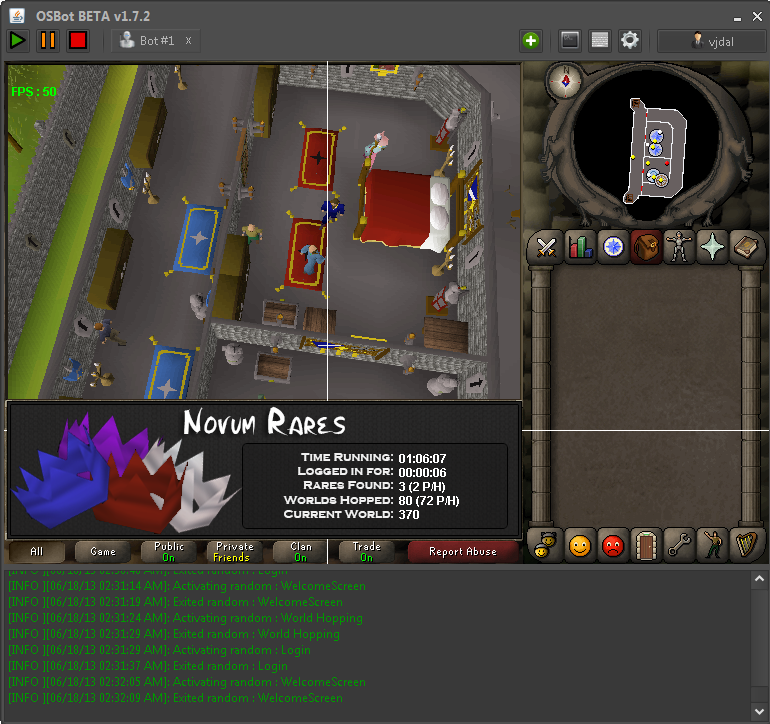The height and width of the screenshot is (724, 770).
Task: Switch to the Stats tab
Action: [580, 247]
